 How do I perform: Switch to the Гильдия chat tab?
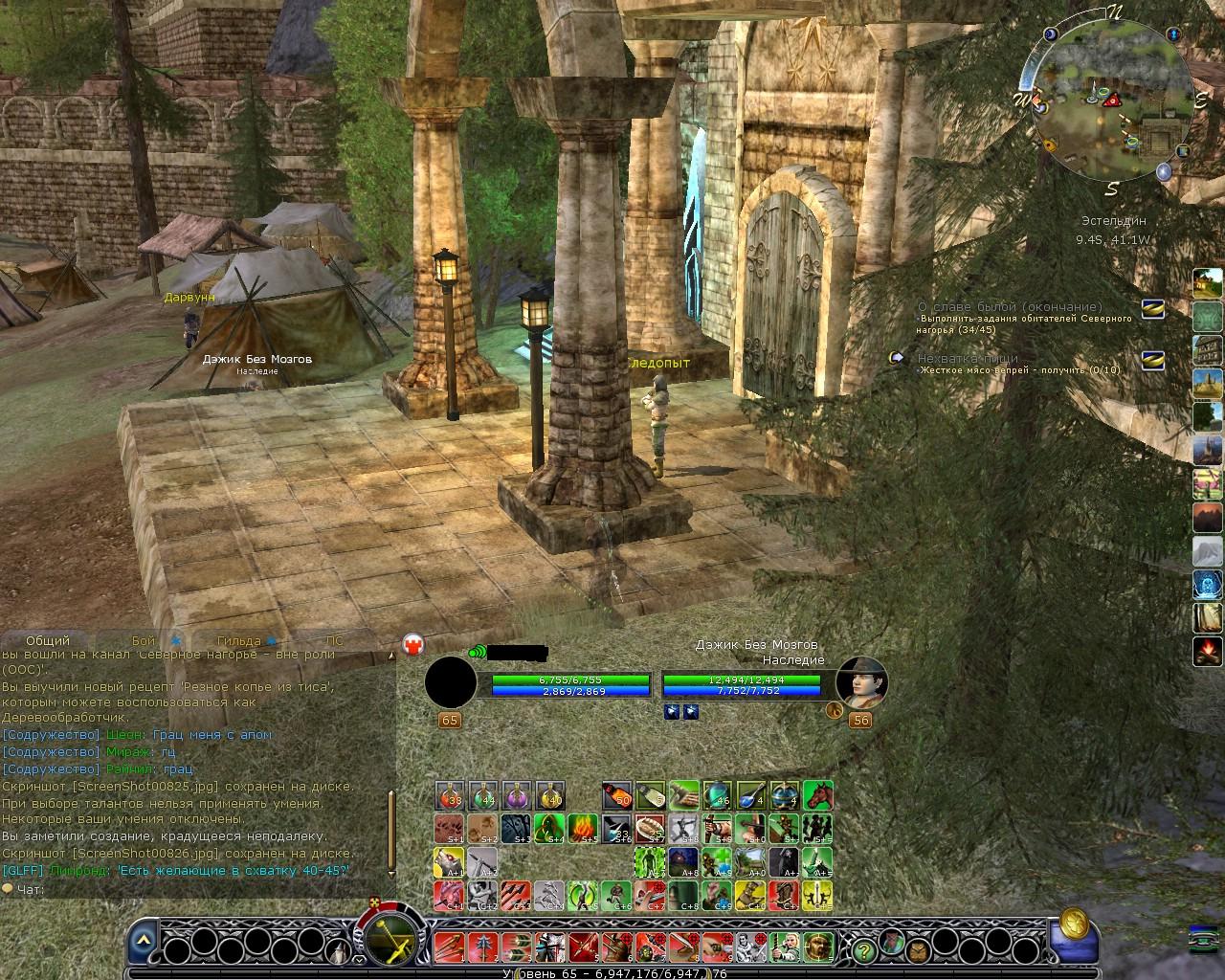[239, 640]
